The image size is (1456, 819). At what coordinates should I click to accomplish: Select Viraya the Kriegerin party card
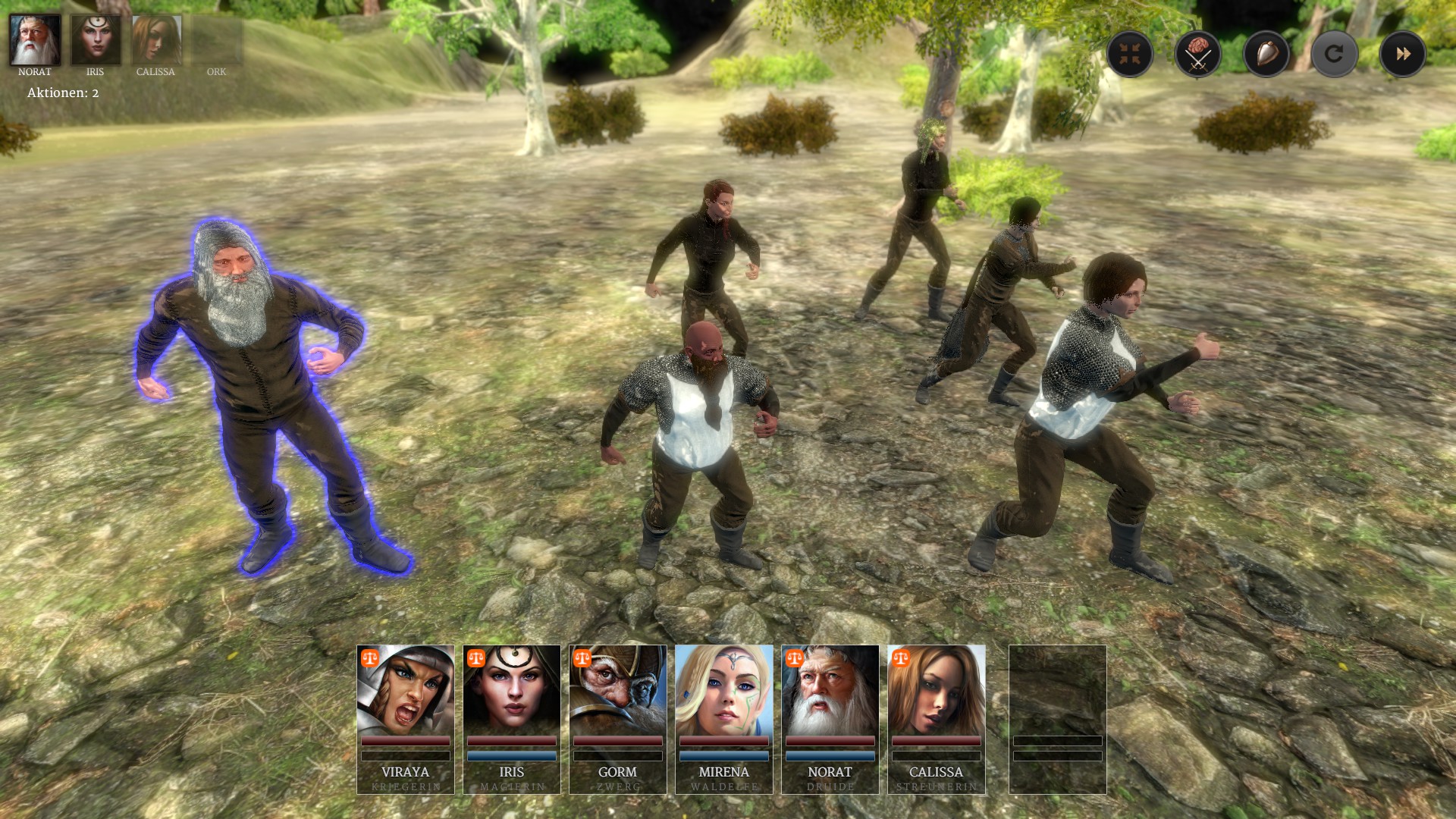coord(406,719)
